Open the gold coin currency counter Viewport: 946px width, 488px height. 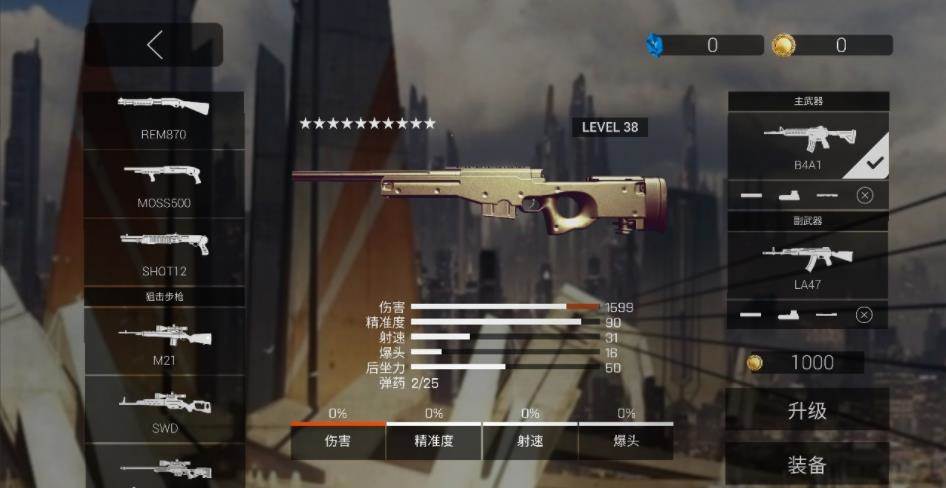(x=832, y=45)
